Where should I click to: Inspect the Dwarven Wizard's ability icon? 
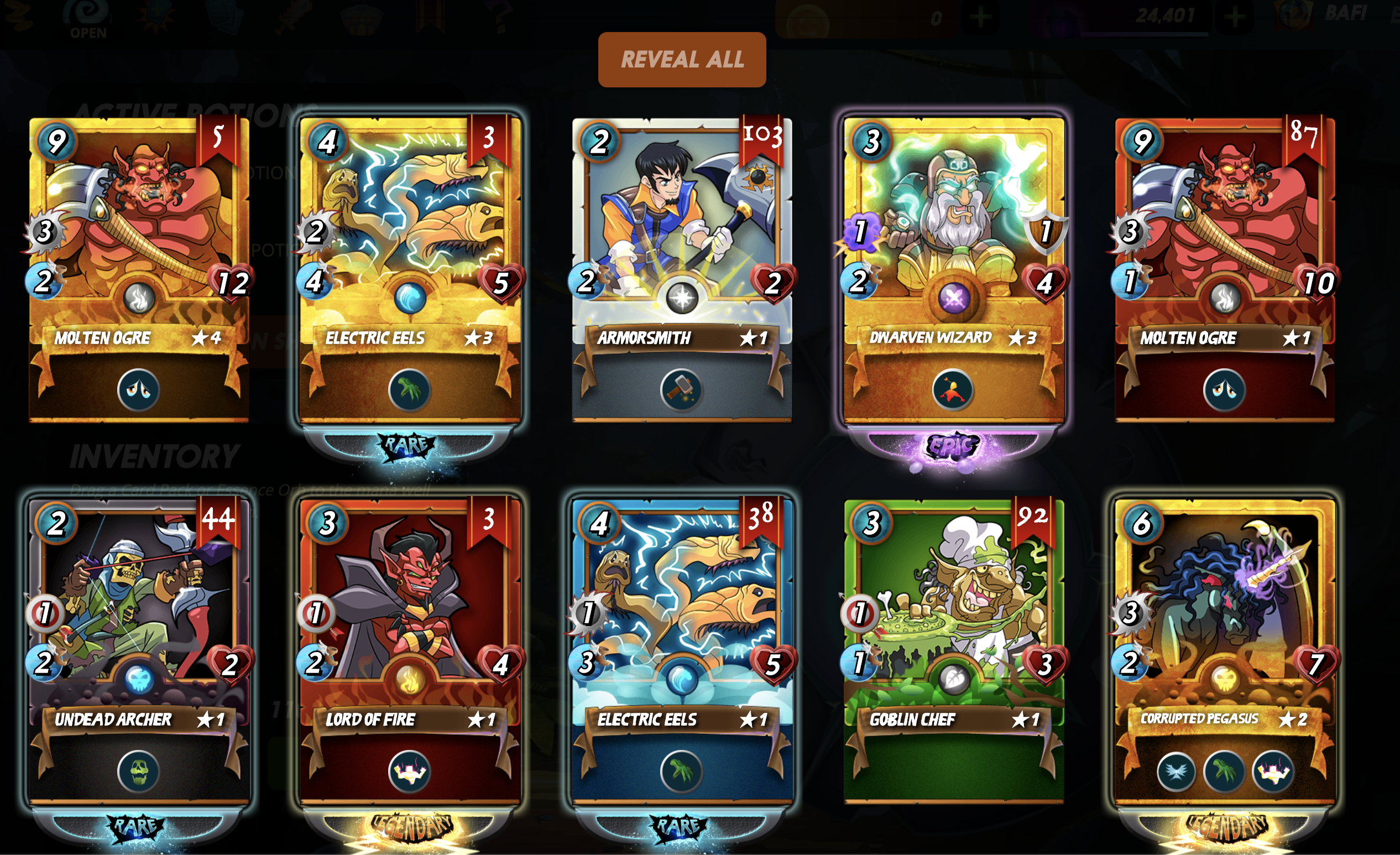[953, 390]
